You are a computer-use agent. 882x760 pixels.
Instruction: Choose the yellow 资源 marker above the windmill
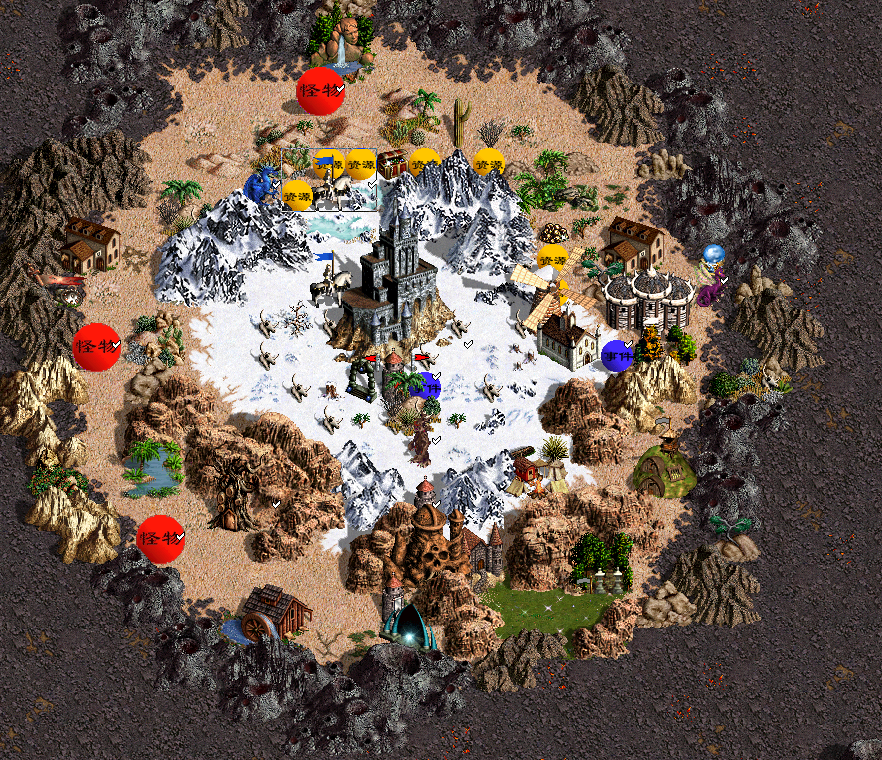(x=552, y=257)
